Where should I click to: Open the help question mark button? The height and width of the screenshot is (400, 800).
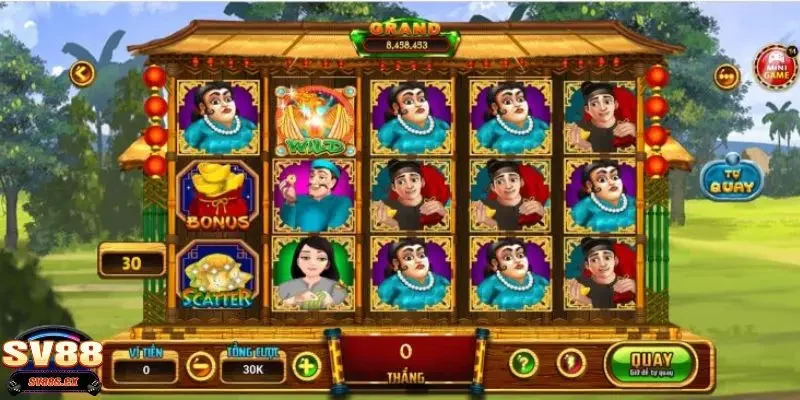click(x=523, y=363)
